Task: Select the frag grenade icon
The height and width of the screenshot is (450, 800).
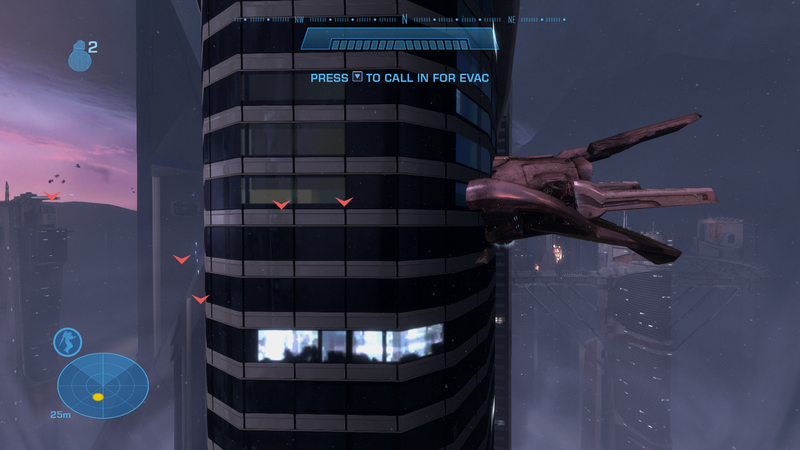Action: click(x=79, y=57)
